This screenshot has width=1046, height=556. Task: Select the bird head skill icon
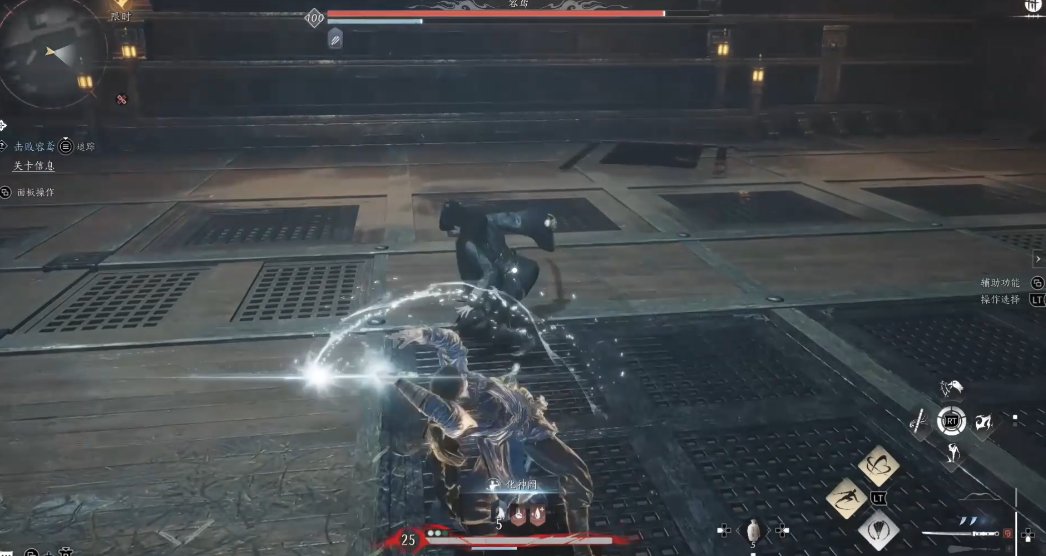[952, 388]
